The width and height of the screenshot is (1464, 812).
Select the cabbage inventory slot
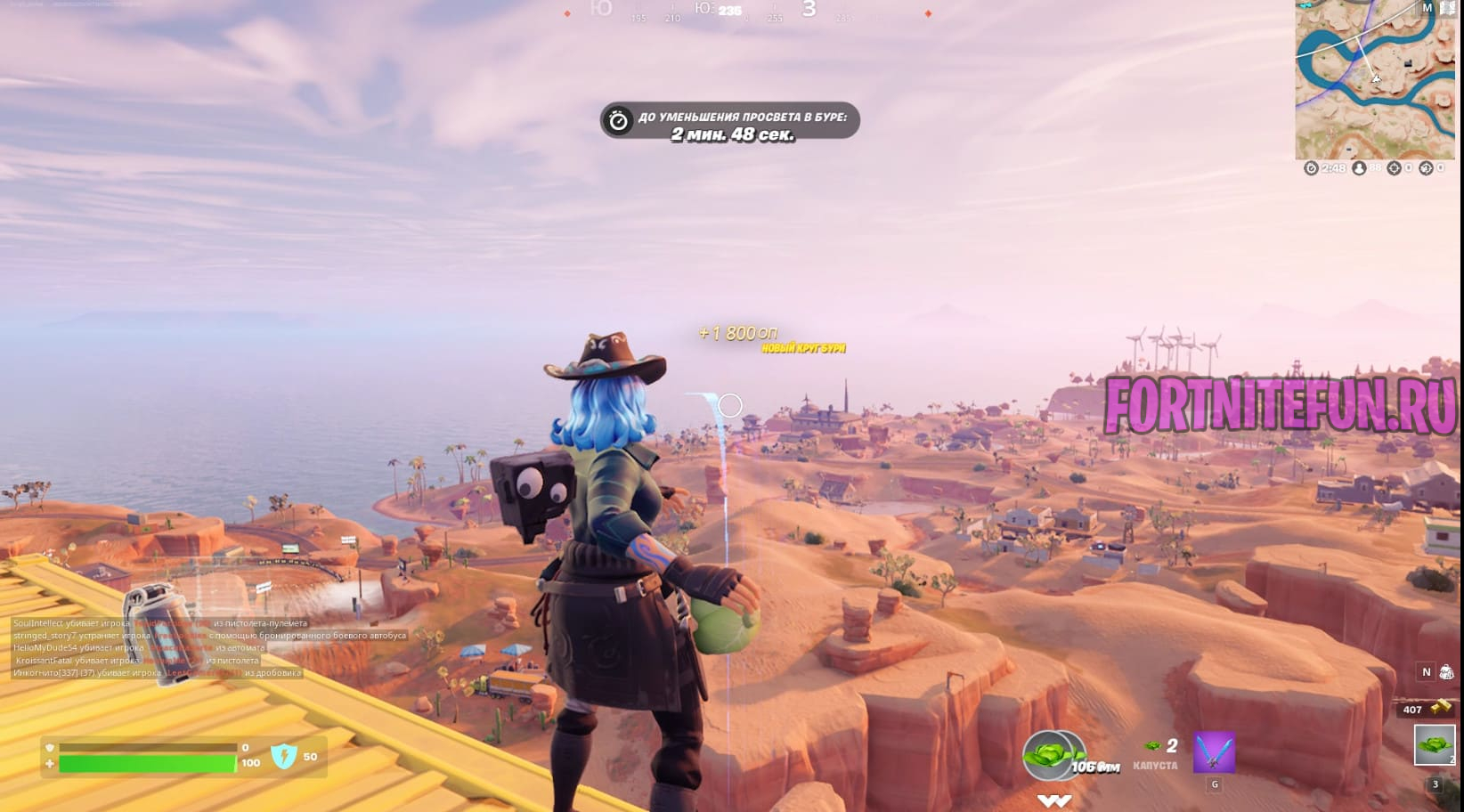1434,745
